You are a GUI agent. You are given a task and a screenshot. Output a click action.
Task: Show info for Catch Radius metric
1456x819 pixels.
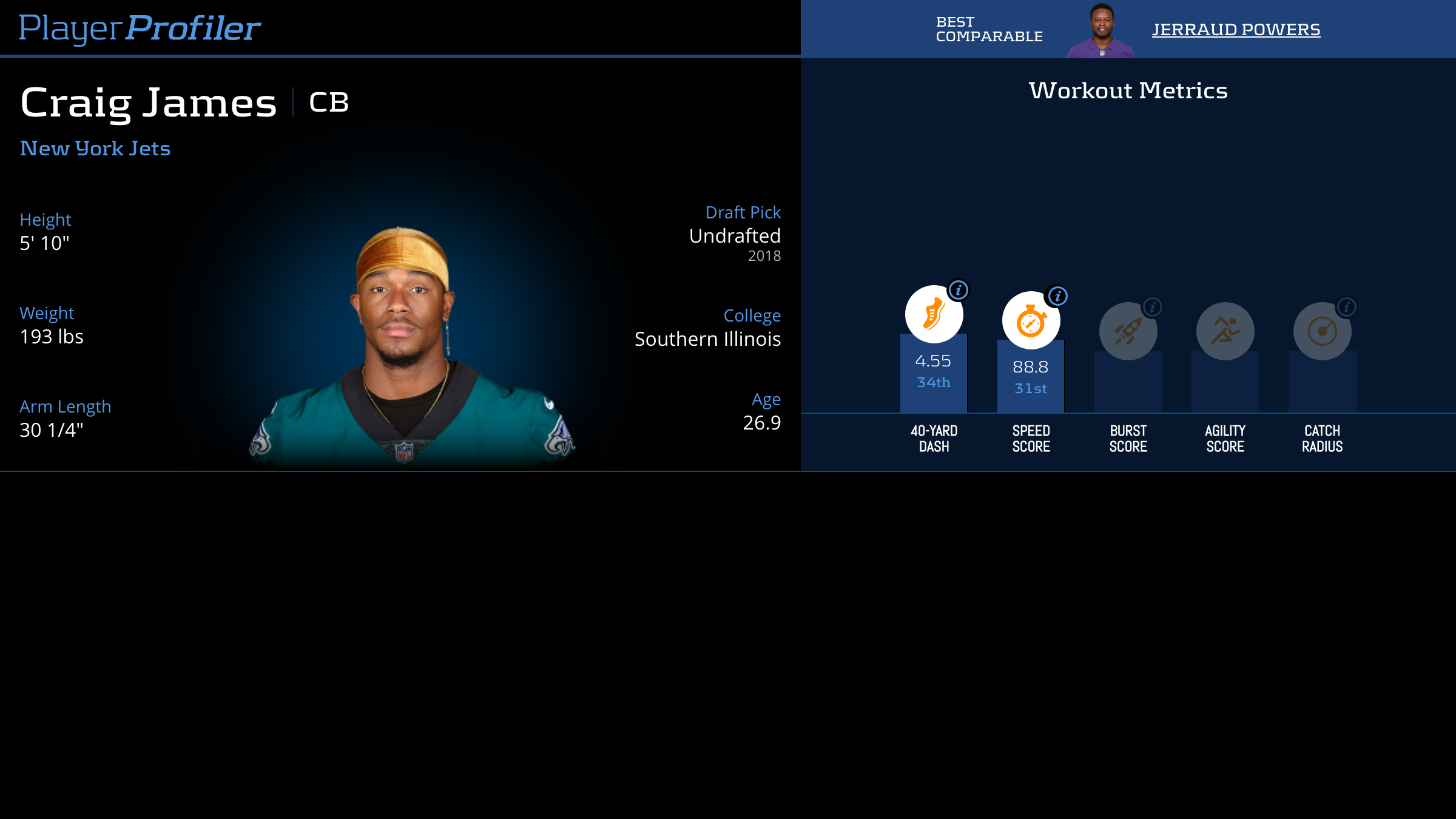coord(1346,307)
